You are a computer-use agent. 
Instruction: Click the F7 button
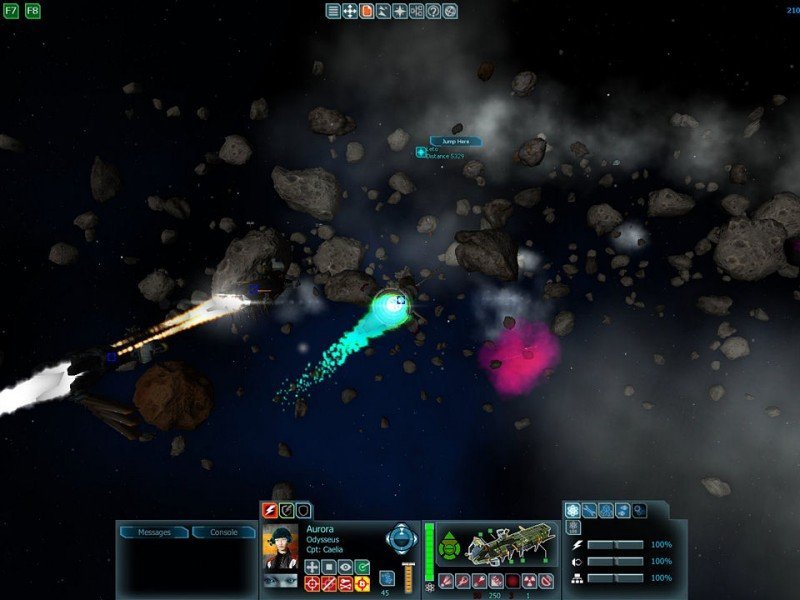tap(12, 11)
